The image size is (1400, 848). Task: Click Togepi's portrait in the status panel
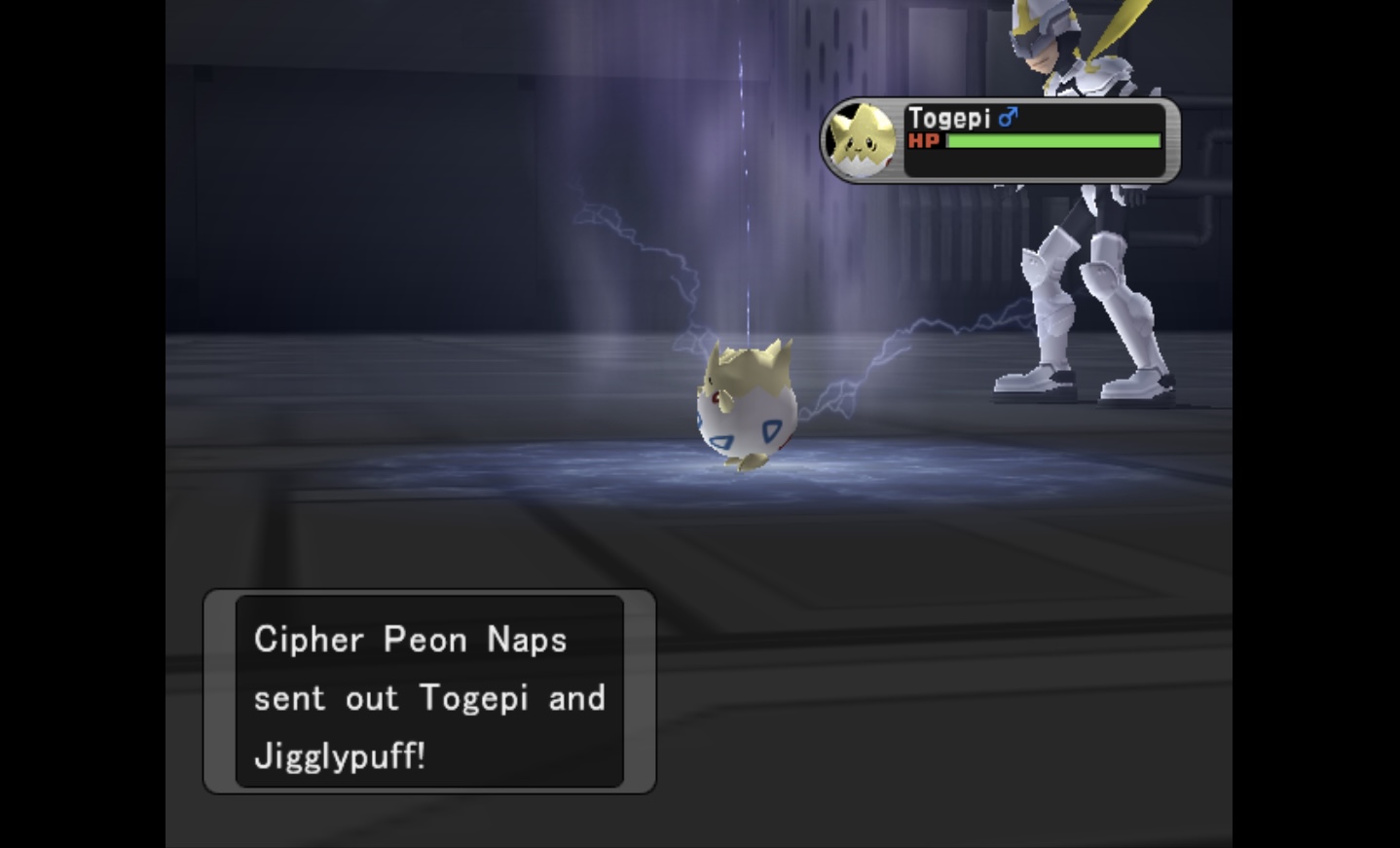coord(860,142)
